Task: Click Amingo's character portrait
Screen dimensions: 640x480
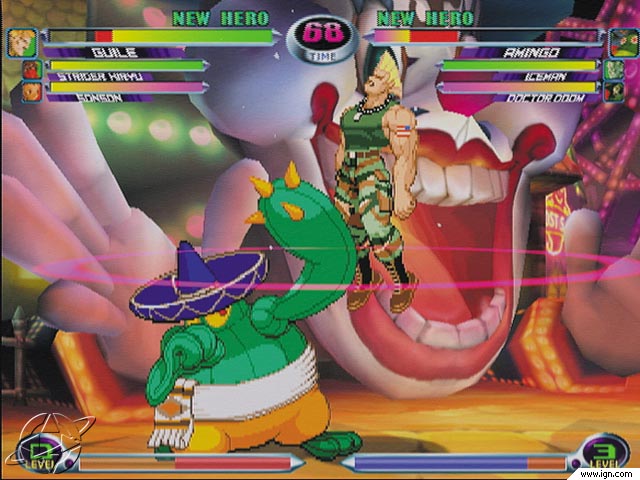Action: coord(621,43)
